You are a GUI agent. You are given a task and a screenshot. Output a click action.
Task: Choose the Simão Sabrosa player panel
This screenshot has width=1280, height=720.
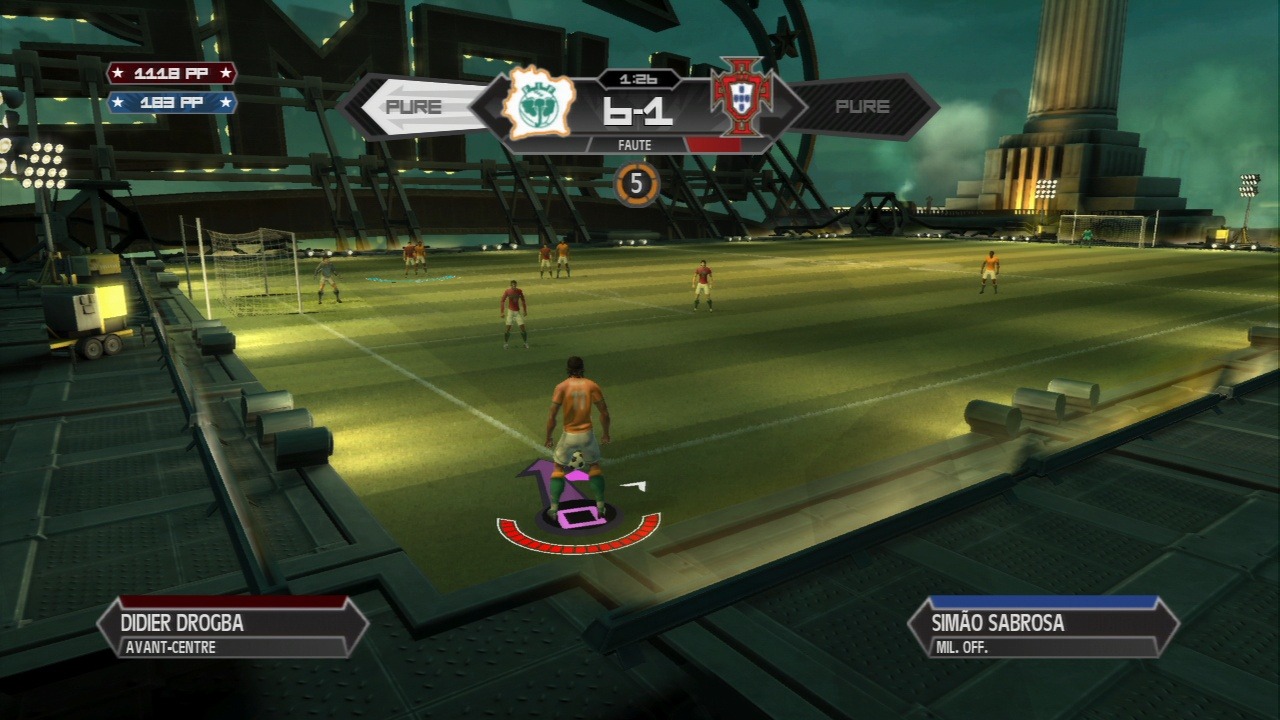click(1043, 628)
